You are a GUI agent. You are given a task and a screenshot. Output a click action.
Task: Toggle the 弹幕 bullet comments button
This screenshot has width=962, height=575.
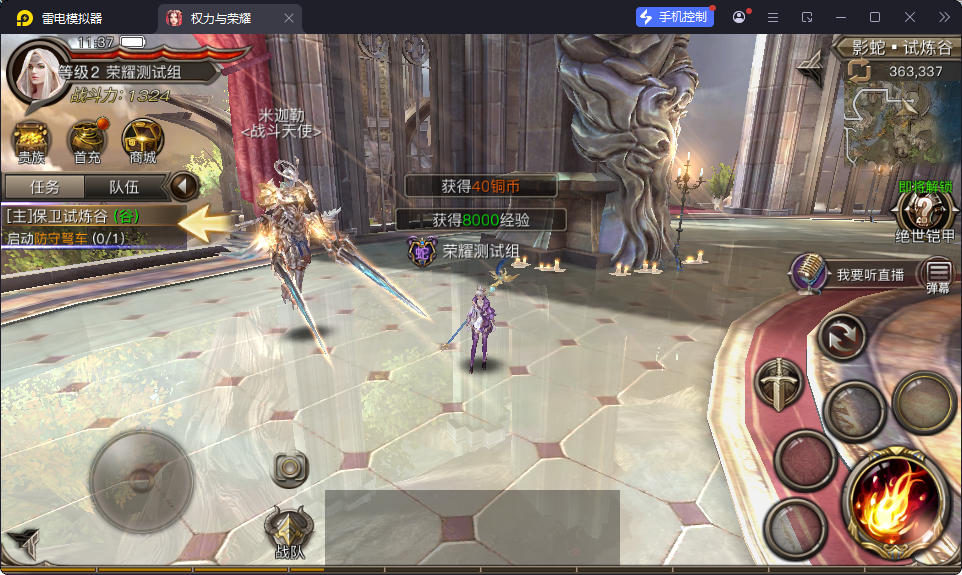click(x=938, y=271)
